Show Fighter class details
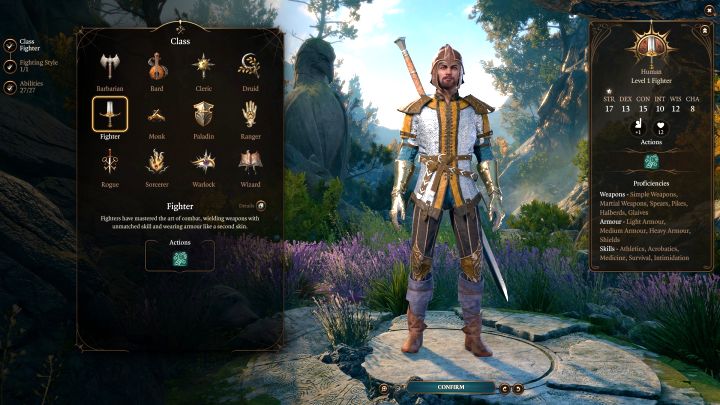This screenshot has height=405, width=720. [x=274, y=205]
